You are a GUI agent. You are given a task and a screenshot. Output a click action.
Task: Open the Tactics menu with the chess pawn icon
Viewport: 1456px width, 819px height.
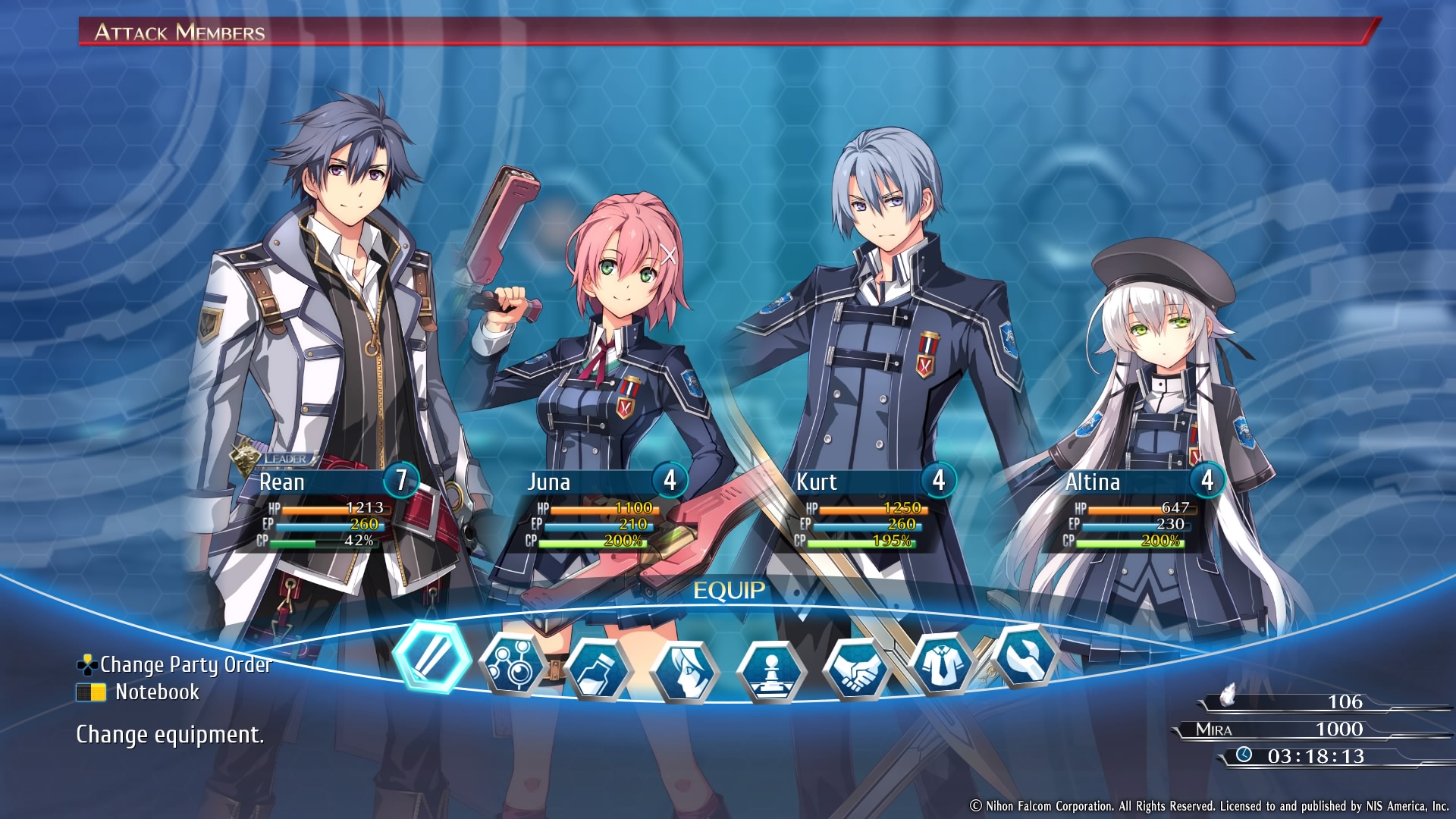(x=771, y=671)
